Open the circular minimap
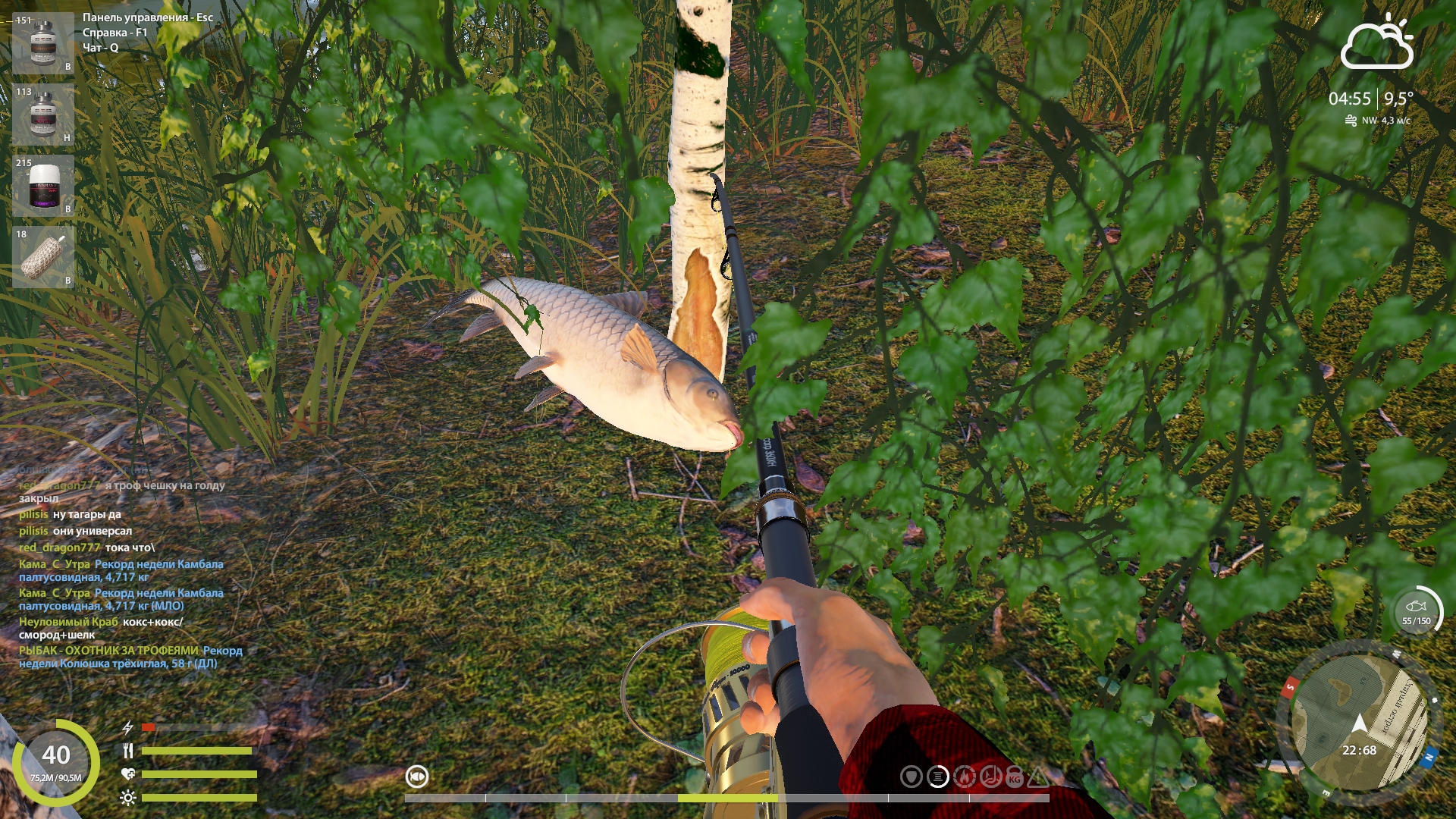This screenshot has width=1456, height=819. coord(1358,723)
